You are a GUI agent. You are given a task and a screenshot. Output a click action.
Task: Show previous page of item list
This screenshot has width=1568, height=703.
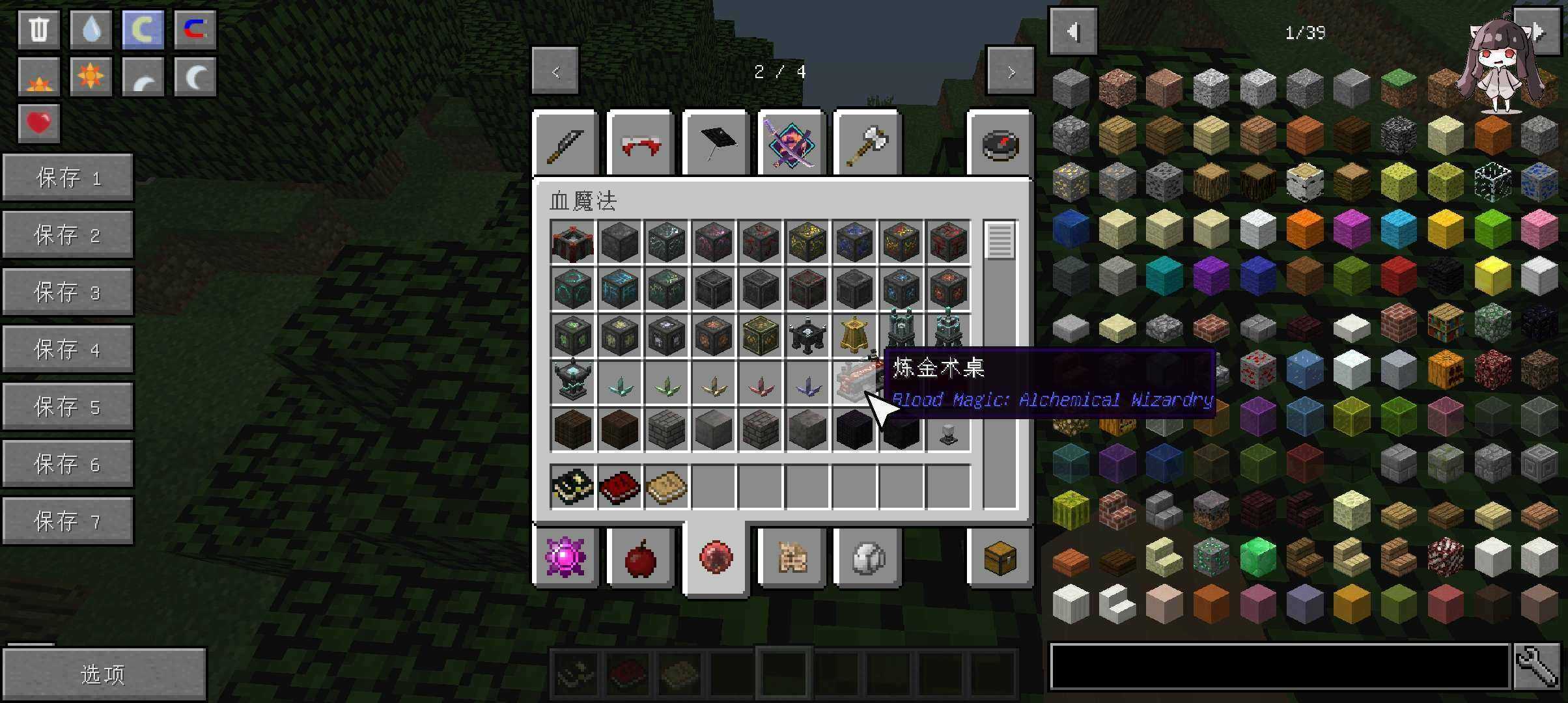[x=1073, y=31]
